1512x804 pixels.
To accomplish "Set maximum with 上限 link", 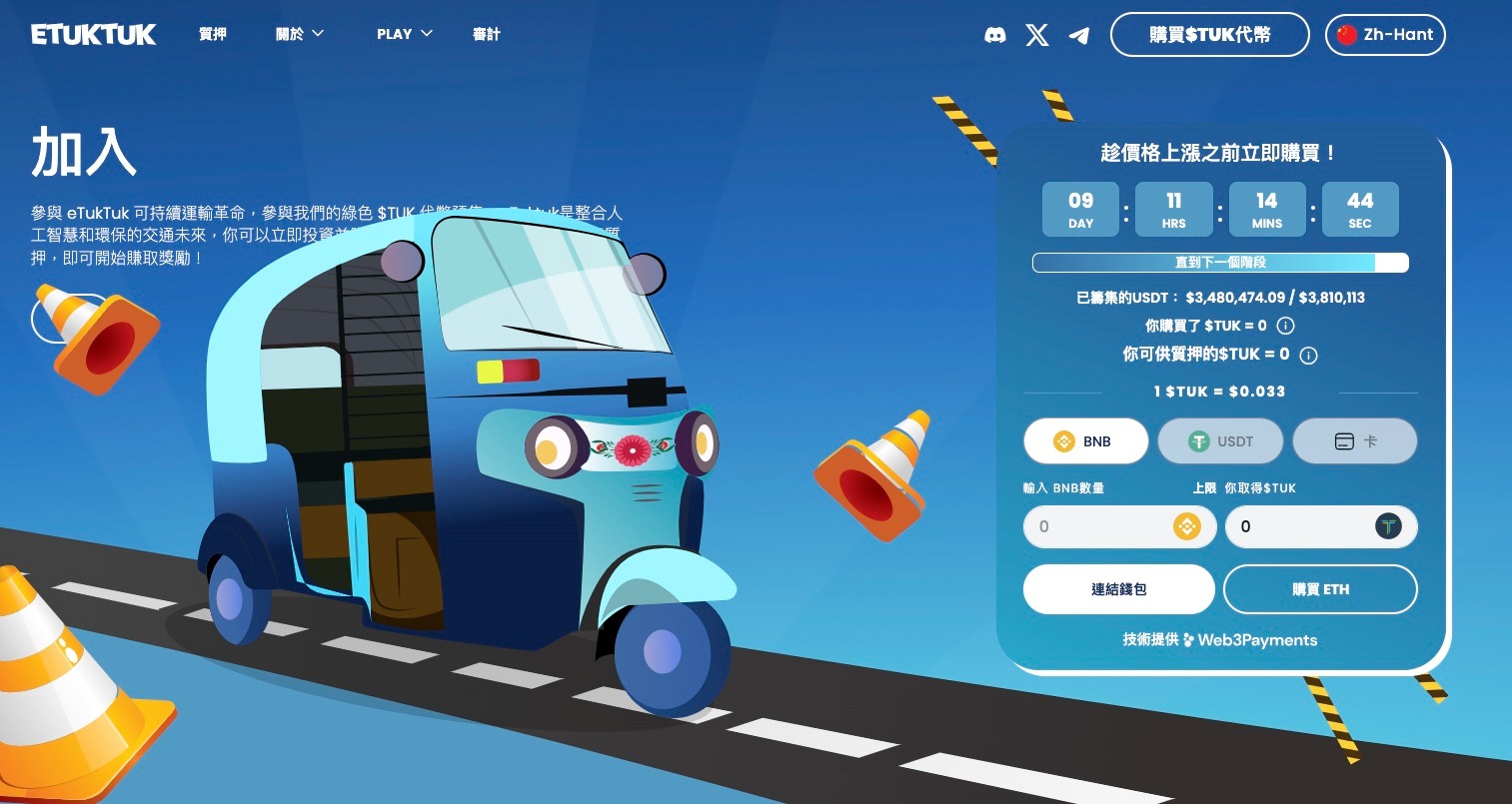I will 1204,488.
